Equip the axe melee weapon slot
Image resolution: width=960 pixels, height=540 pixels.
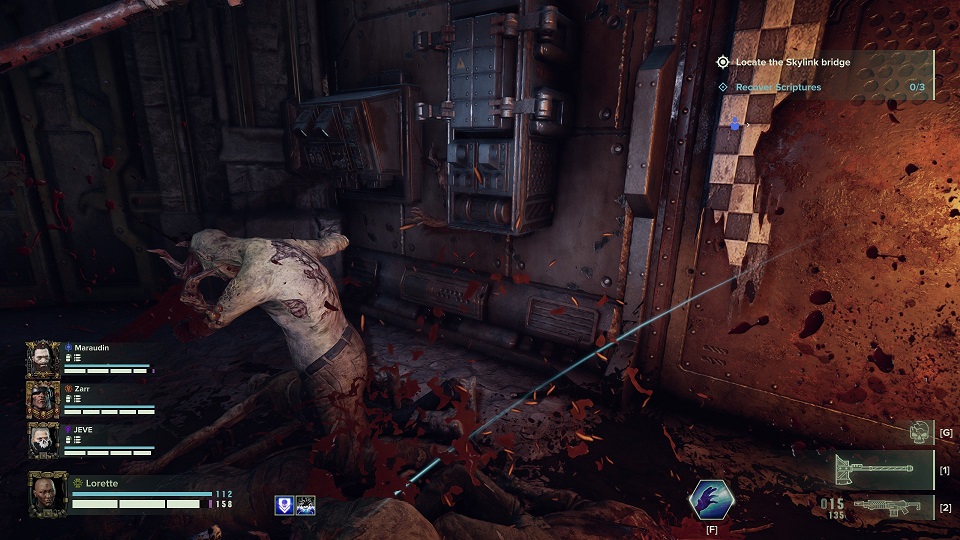872,469
